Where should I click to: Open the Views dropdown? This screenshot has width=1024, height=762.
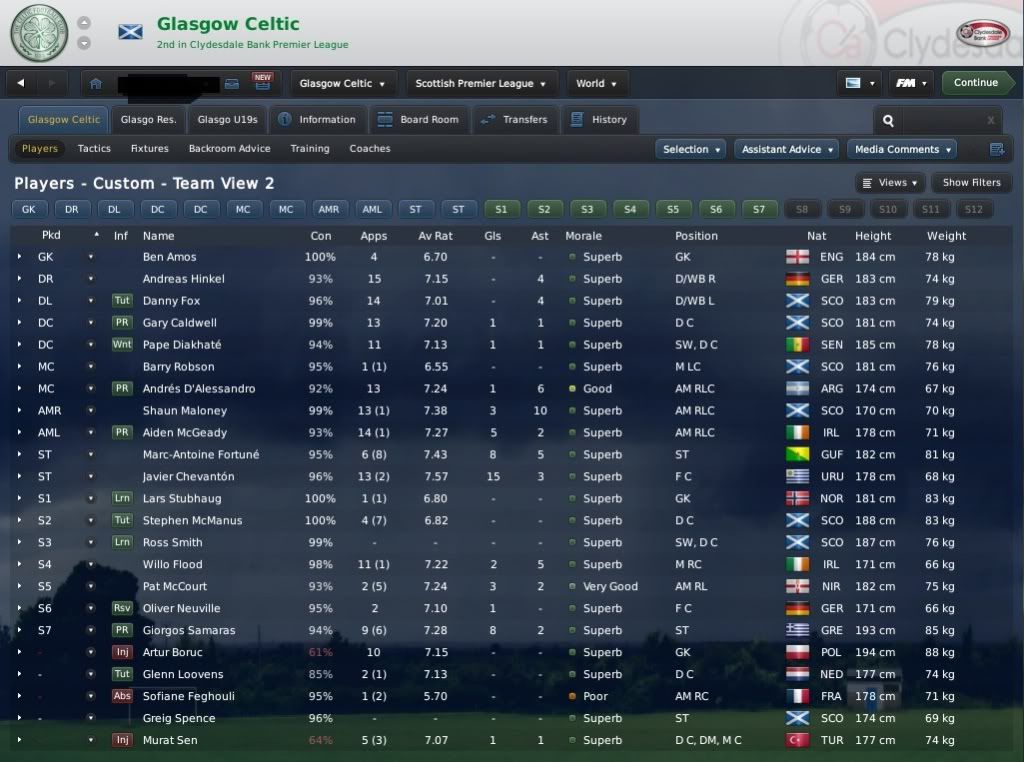coord(890,183)
